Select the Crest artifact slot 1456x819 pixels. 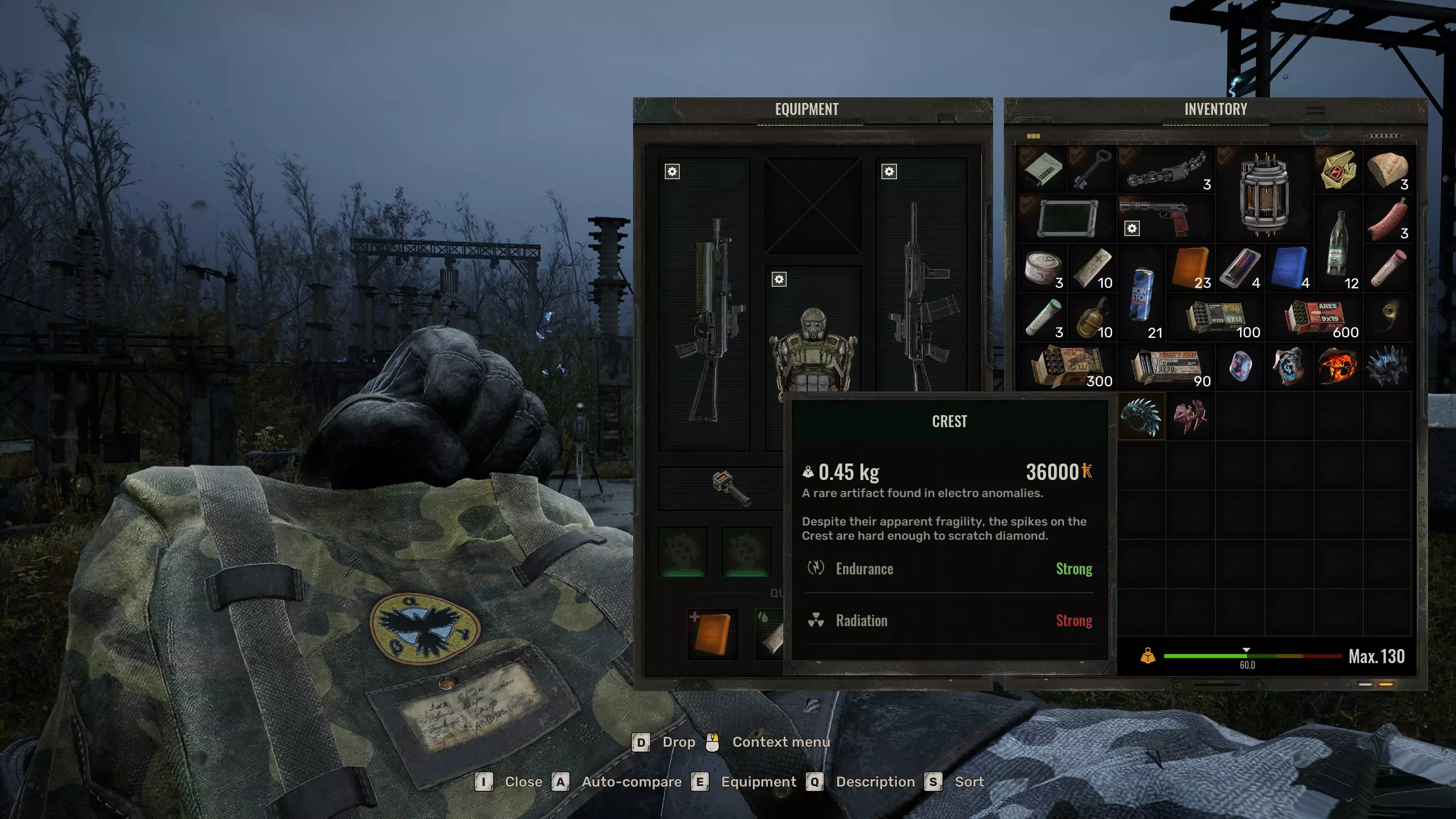(1141, 416)
